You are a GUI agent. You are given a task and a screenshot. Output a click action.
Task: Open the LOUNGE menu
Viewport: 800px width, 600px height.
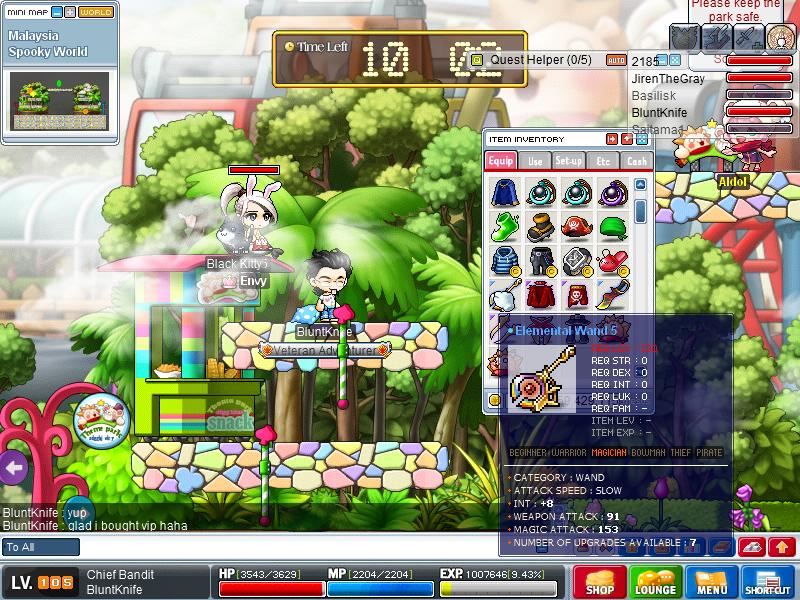tap(655, 581)
